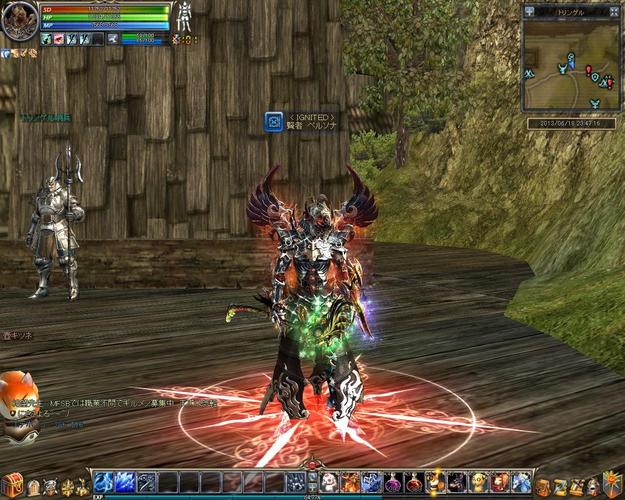The image size is (625, 500).
Task: Click the plus button on the minimap header
Action: [529, 11]
